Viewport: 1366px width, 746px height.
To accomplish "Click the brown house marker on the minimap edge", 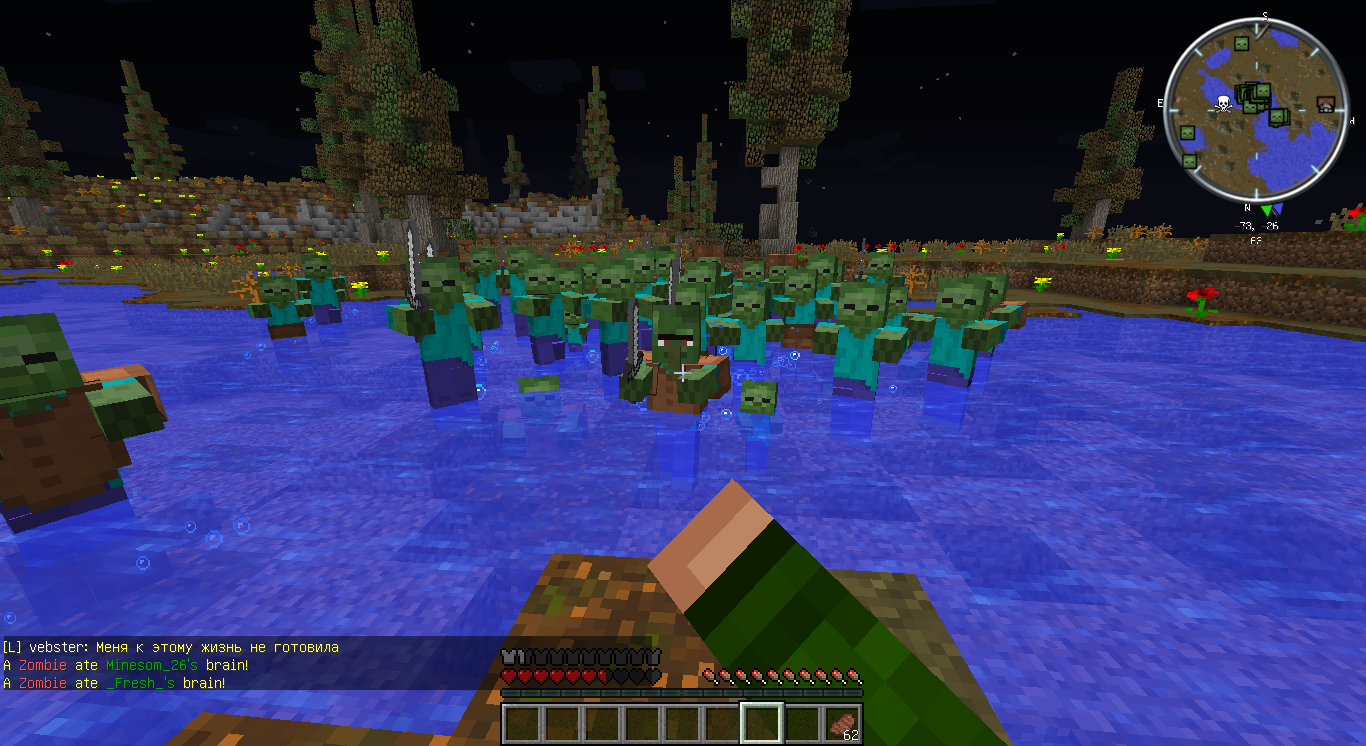I will pyautogui.click(x=1326, y=104).
